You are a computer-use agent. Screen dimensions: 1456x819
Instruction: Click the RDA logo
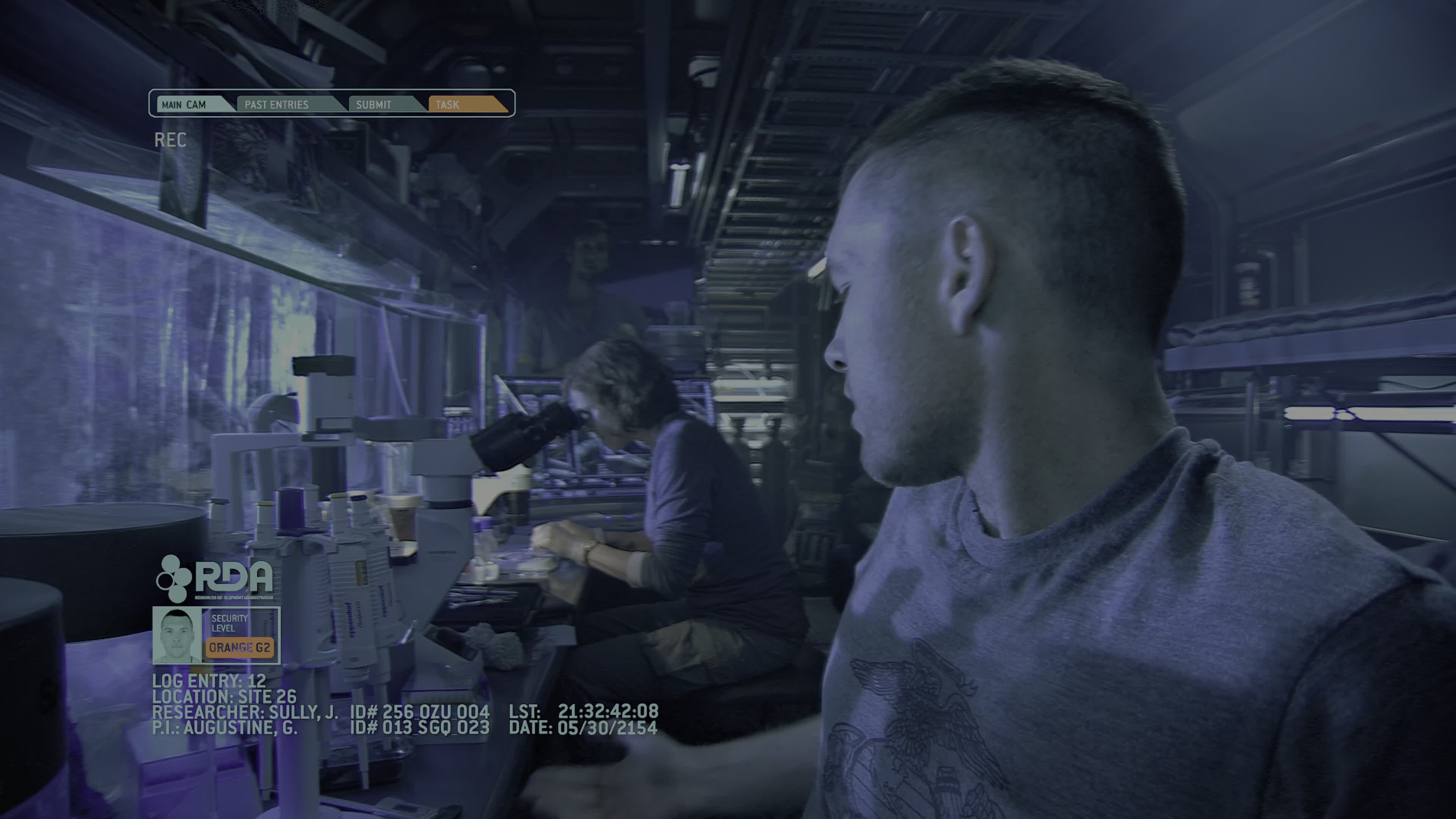coord(215,577)
